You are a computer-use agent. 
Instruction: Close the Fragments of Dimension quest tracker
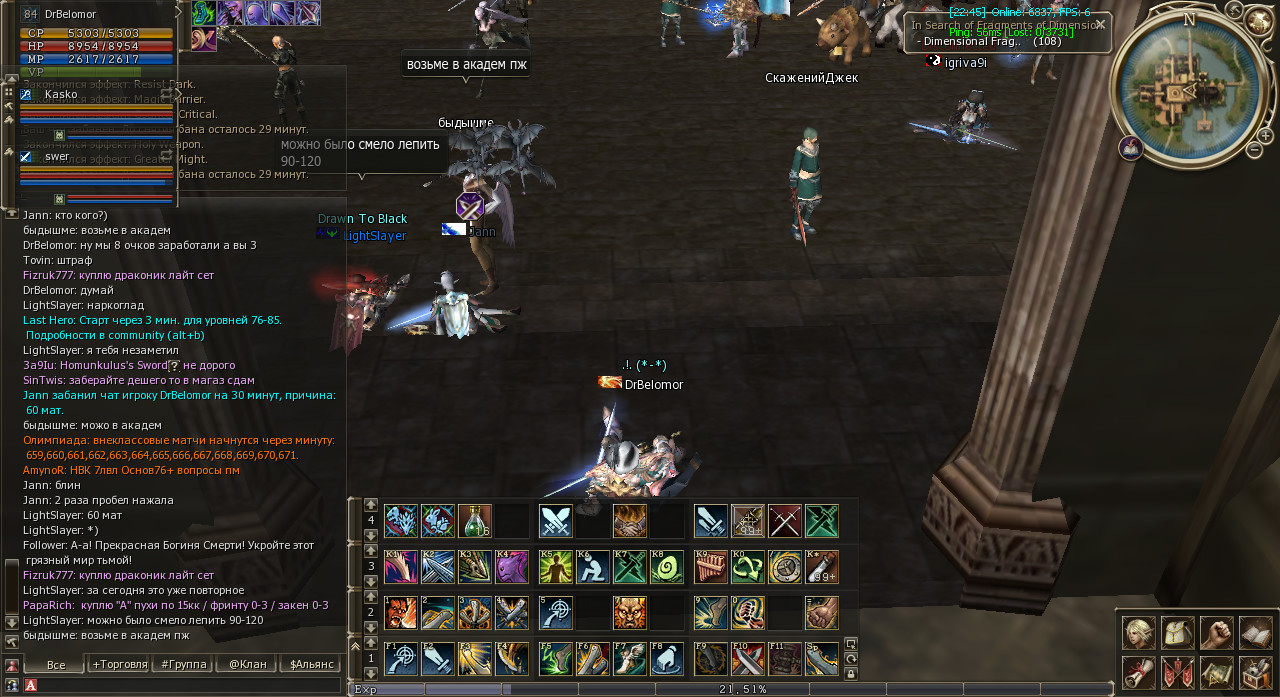1100,24
